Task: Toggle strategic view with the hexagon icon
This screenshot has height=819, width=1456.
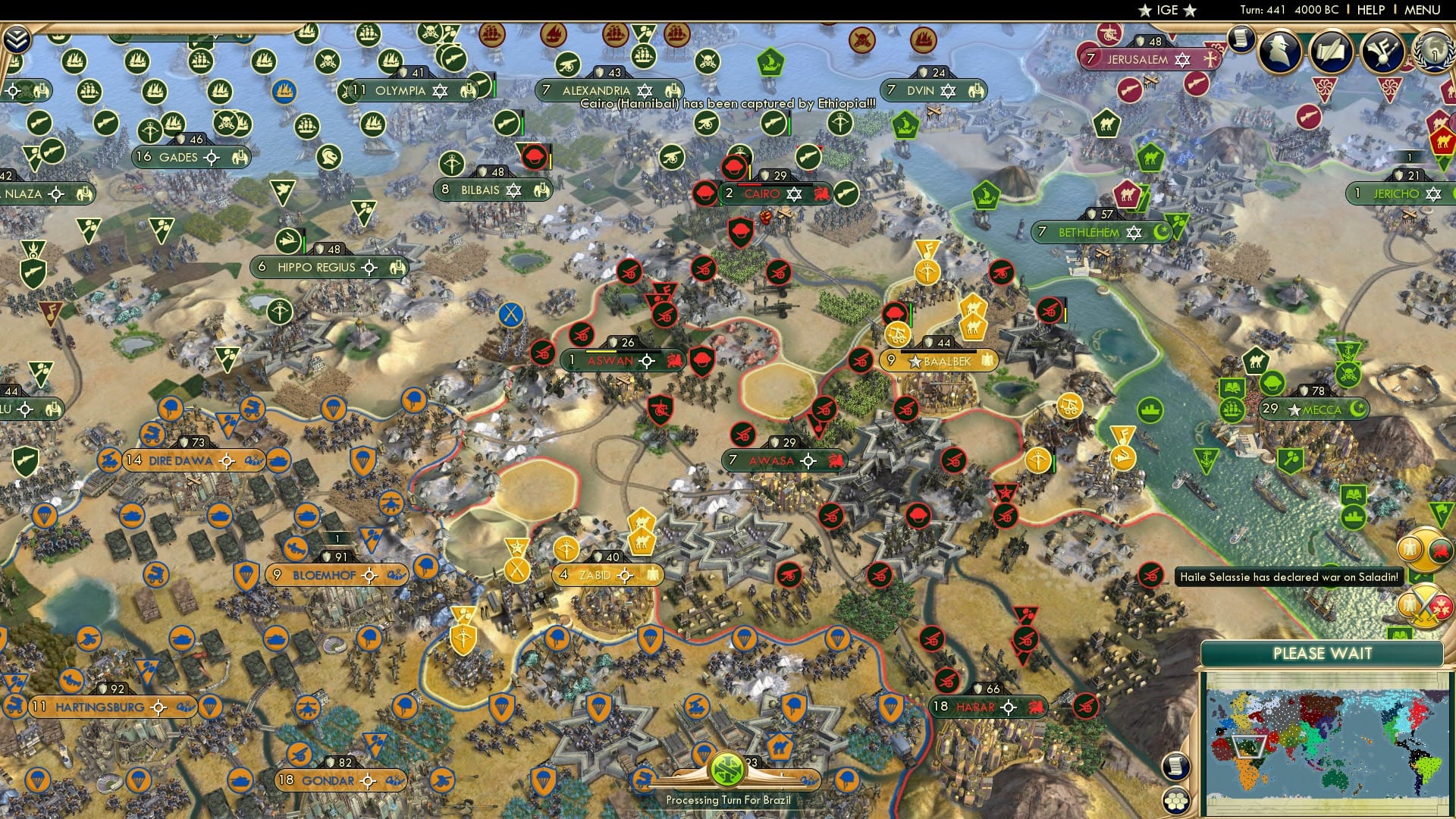Action: [x=1175, y=801]
